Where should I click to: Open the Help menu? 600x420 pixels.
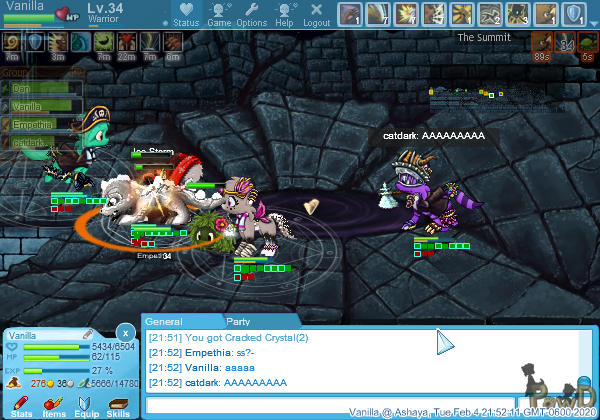coord(285,14)
